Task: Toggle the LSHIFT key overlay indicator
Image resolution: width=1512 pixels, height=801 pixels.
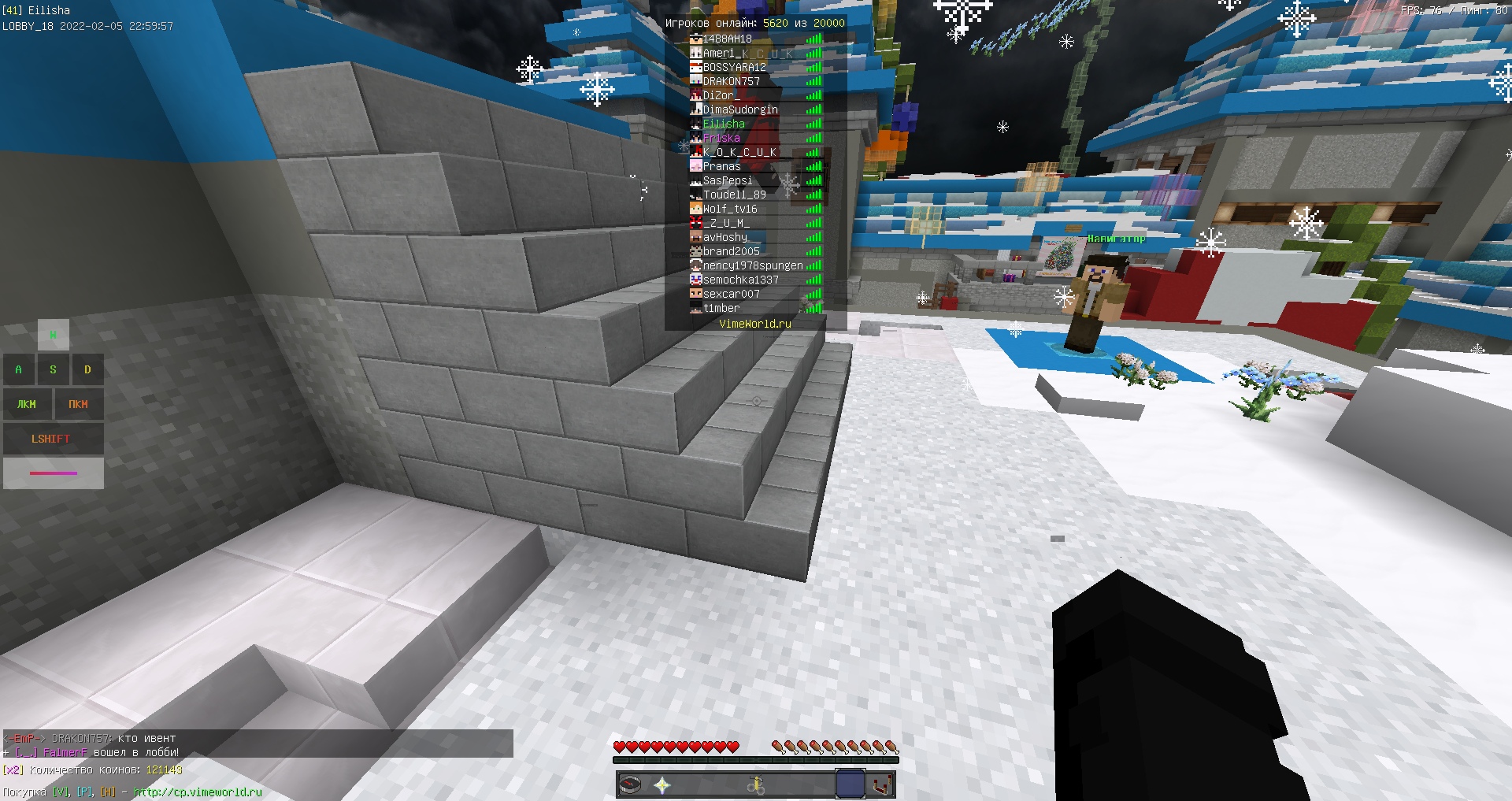Action: point(52,439)
